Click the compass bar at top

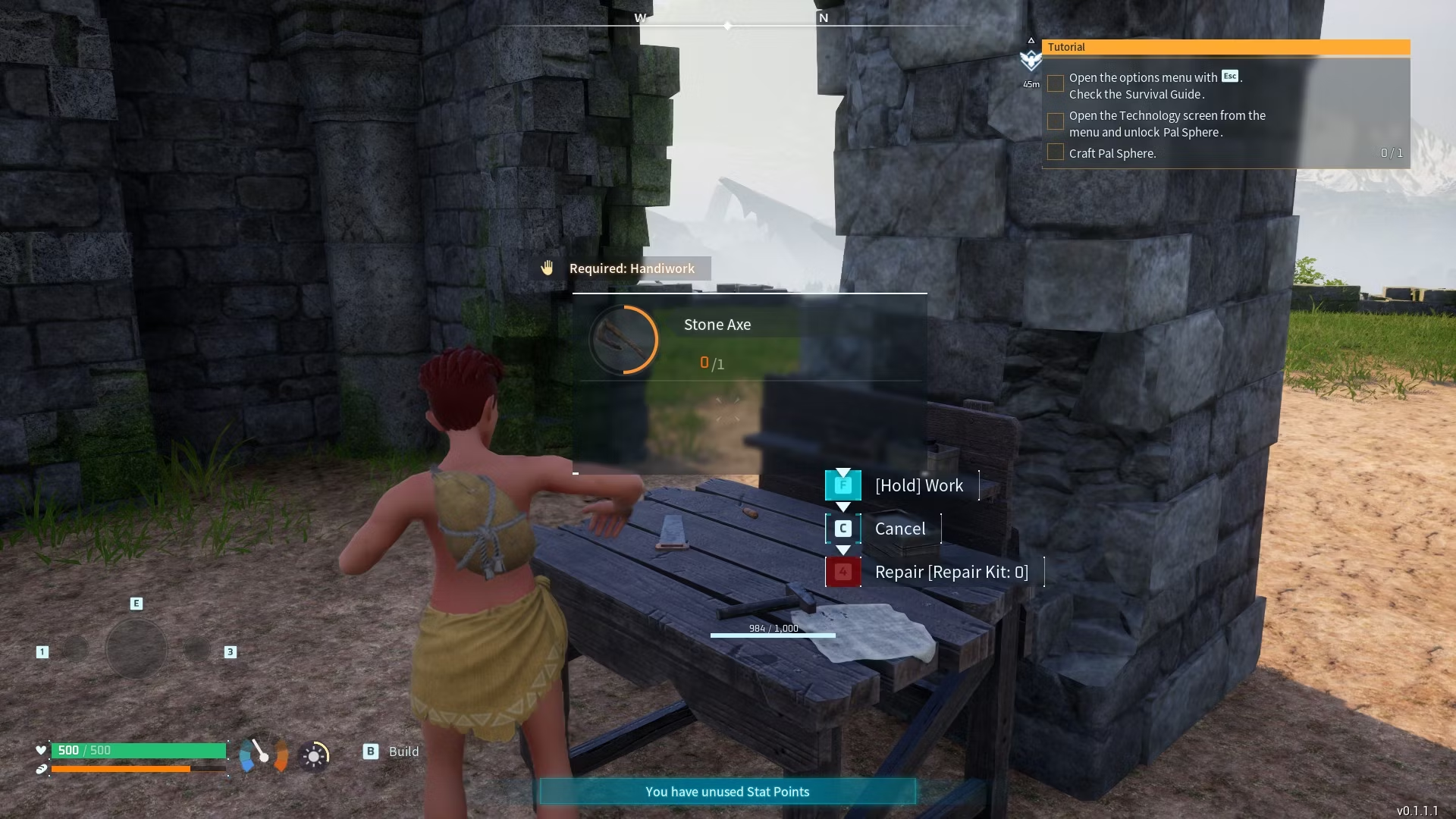tap(728, 26)
